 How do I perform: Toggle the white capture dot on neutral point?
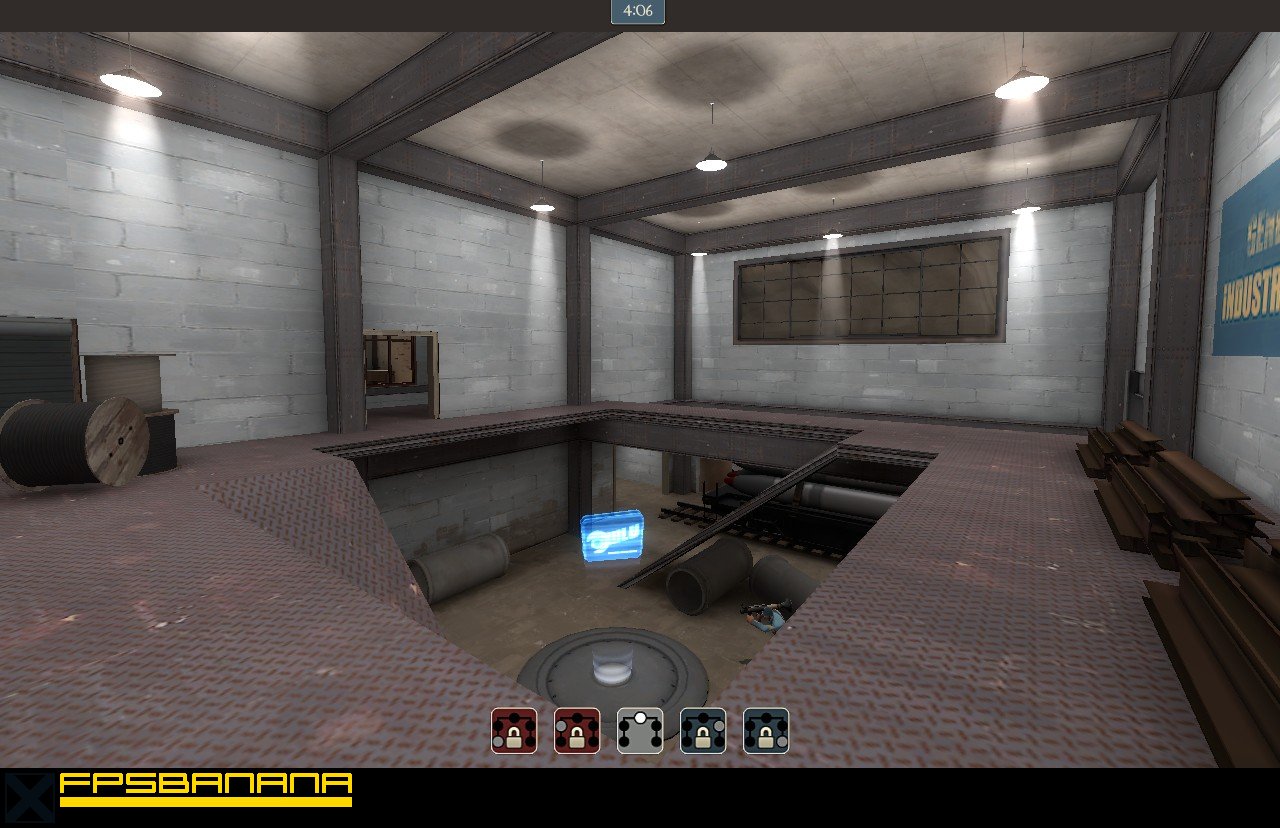tap(640, 717)
